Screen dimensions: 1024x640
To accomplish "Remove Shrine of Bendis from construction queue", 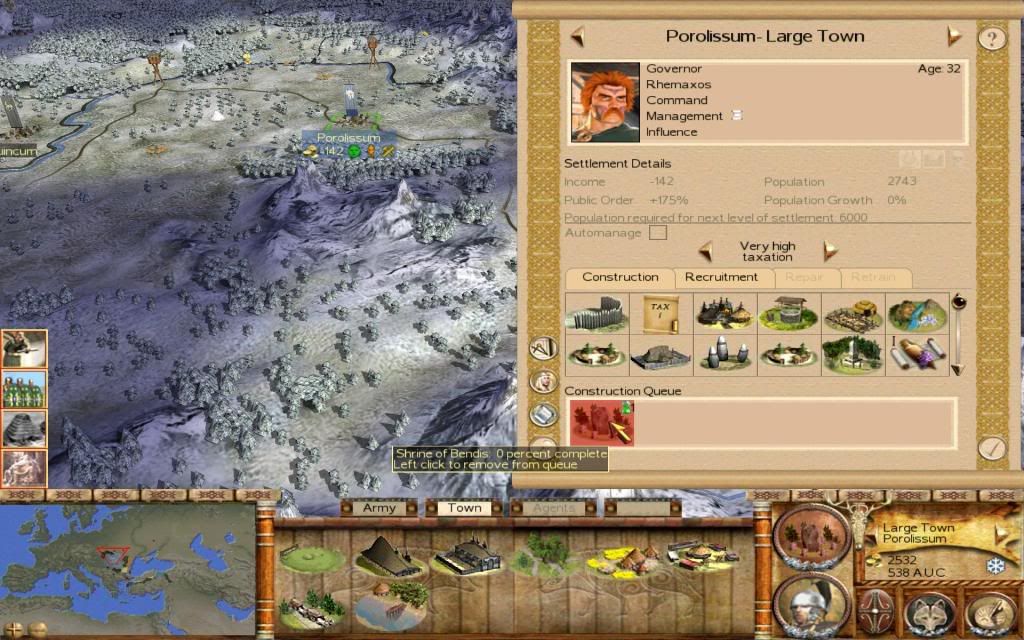I will [x=601, y=422].
